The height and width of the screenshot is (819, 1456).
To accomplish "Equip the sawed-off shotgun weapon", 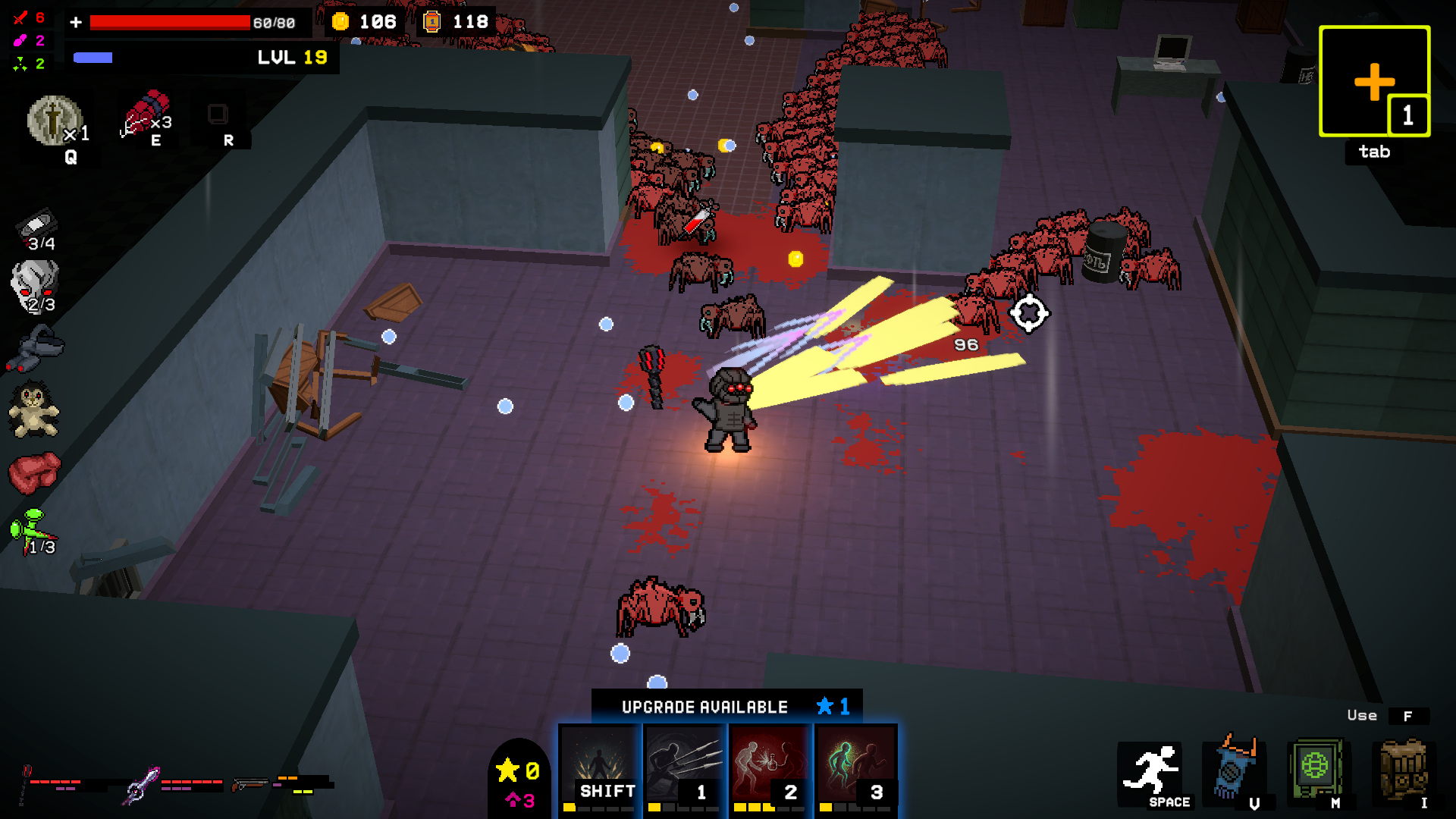I will [x=250, y=784].
